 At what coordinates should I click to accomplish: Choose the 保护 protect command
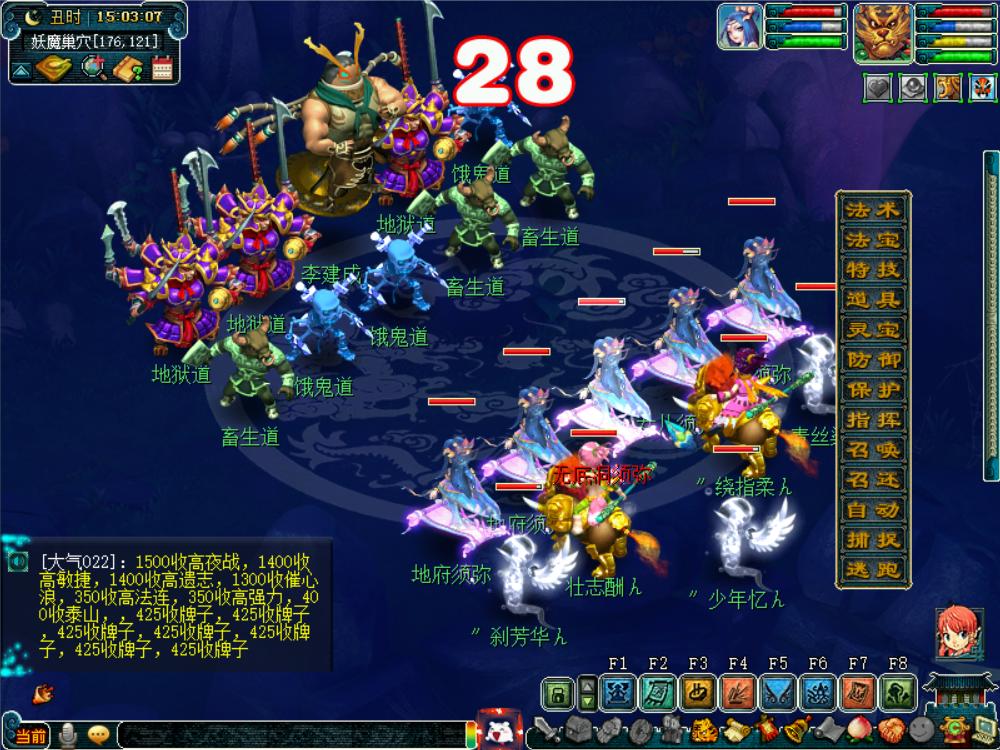tap(873, 390)
